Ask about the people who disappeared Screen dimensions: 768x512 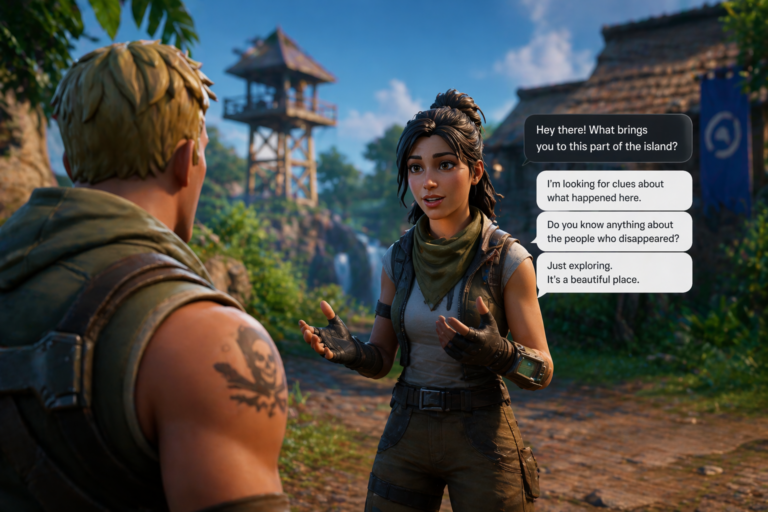tap(613, 231)
